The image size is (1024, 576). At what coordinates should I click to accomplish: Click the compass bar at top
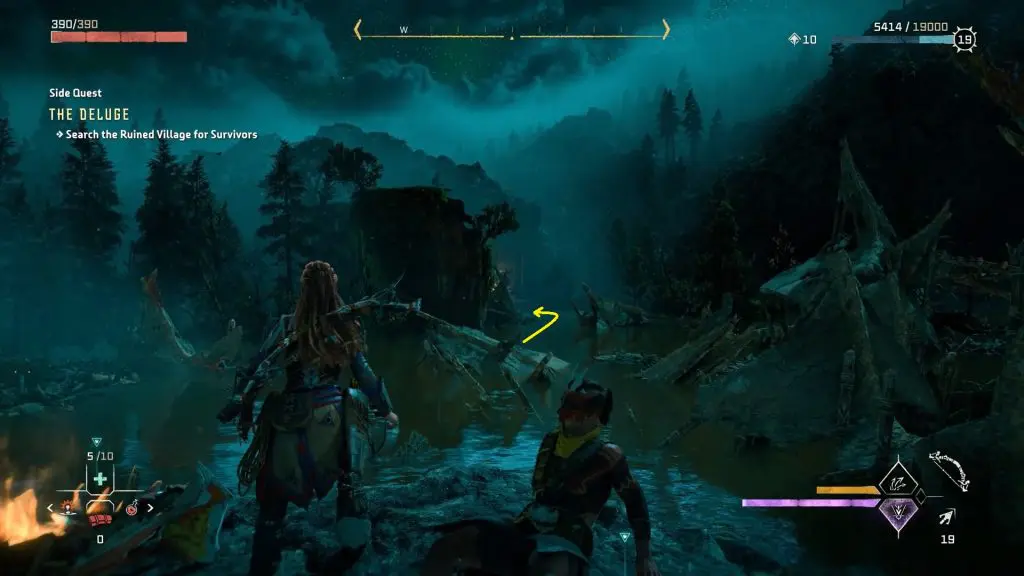pos(511,31)
